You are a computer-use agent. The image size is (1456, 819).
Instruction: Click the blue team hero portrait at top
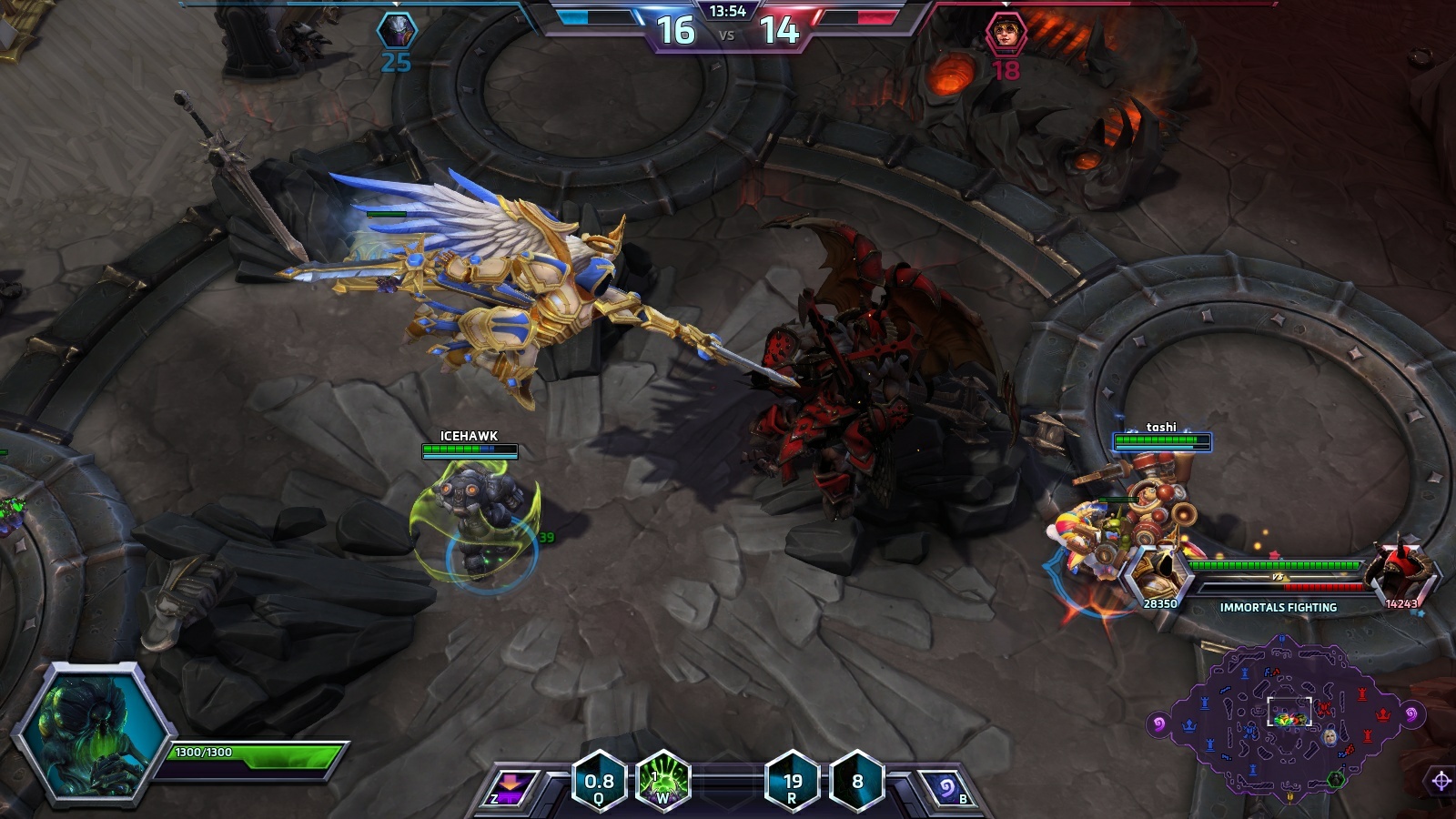(x=397, y=30)
